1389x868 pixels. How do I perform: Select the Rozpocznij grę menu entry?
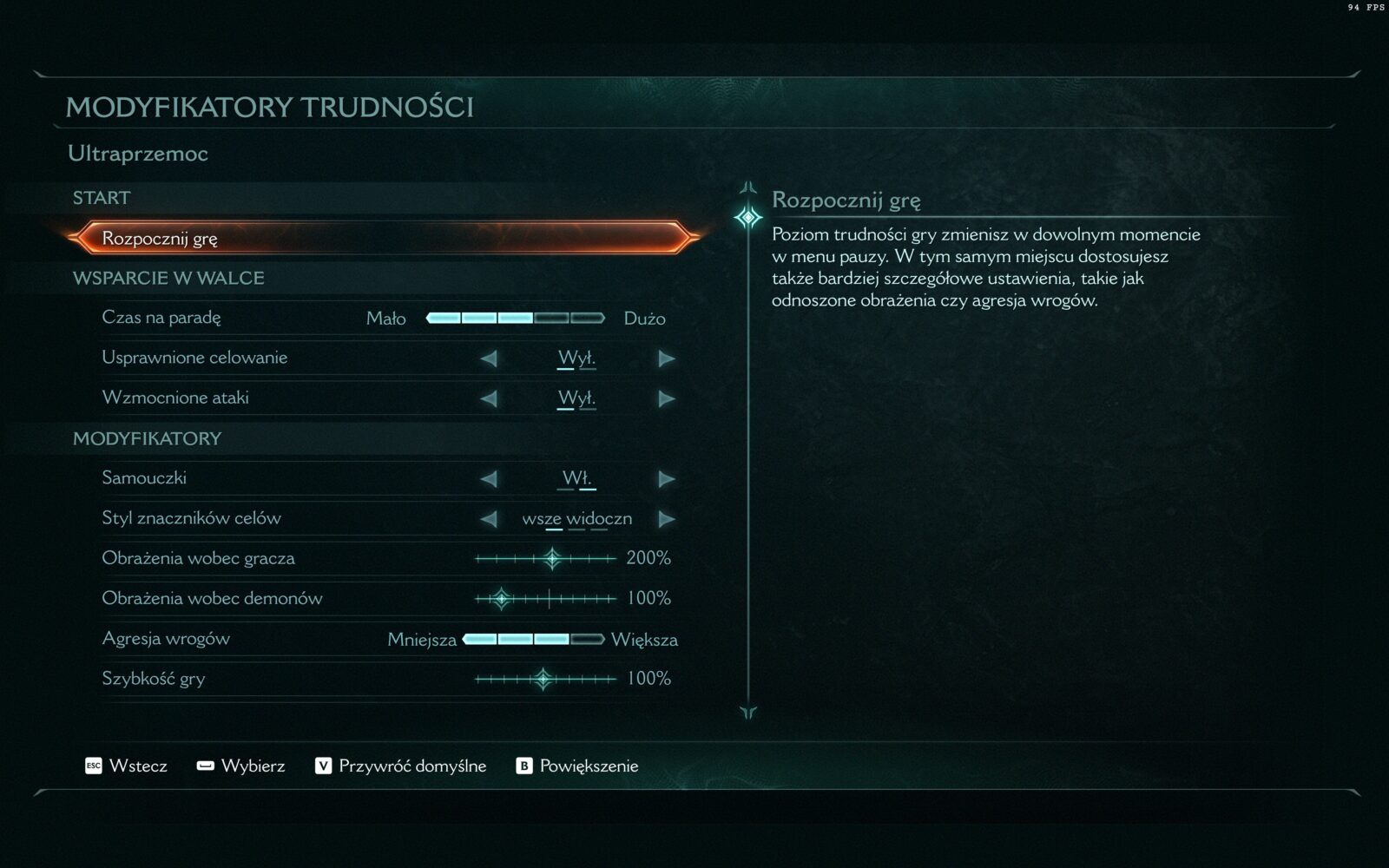[x=382, y=238]
